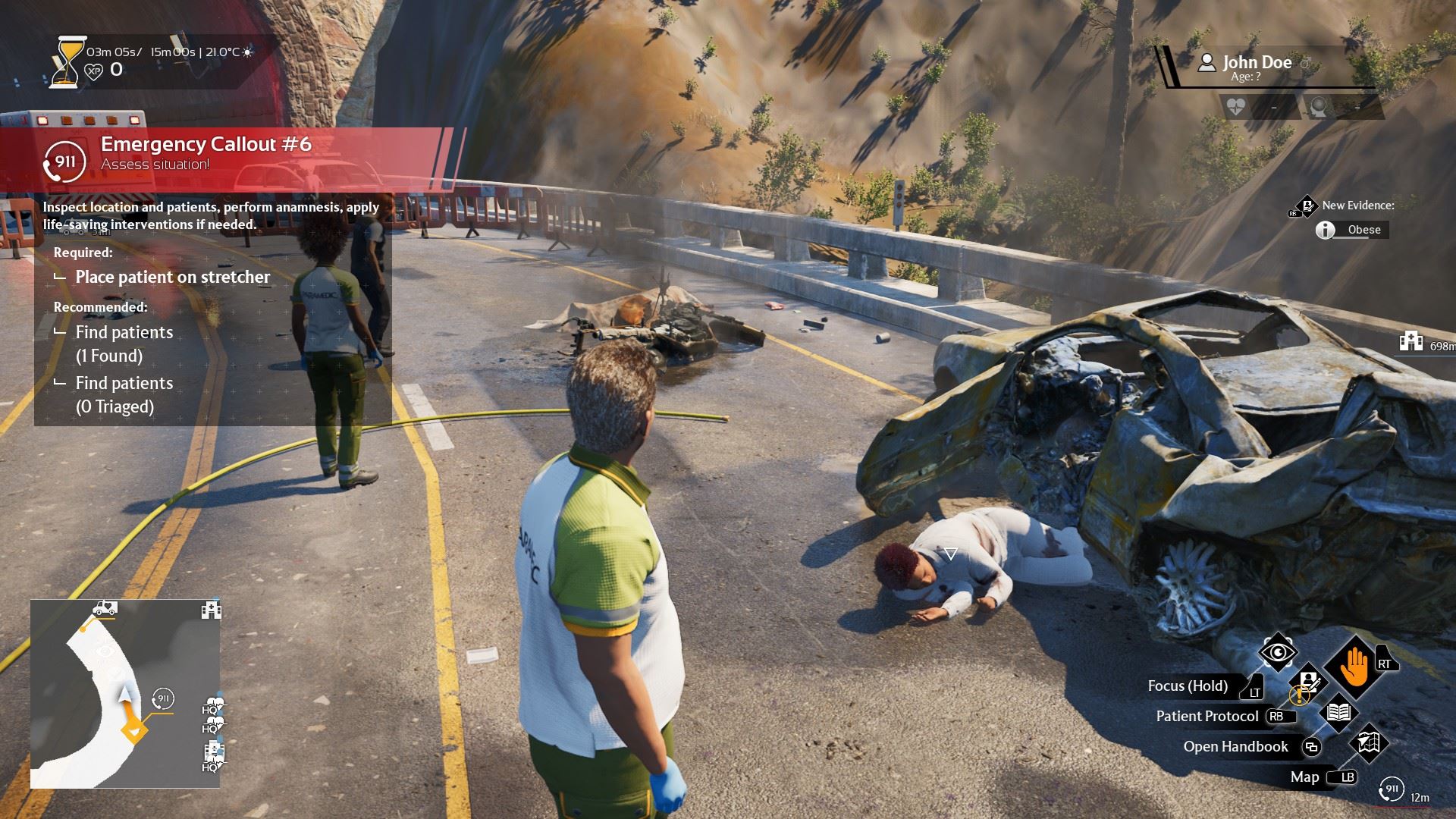This screenshot has width=1456, height=819.
Task: Select the triangle marker above the patient
Action: 950,553
